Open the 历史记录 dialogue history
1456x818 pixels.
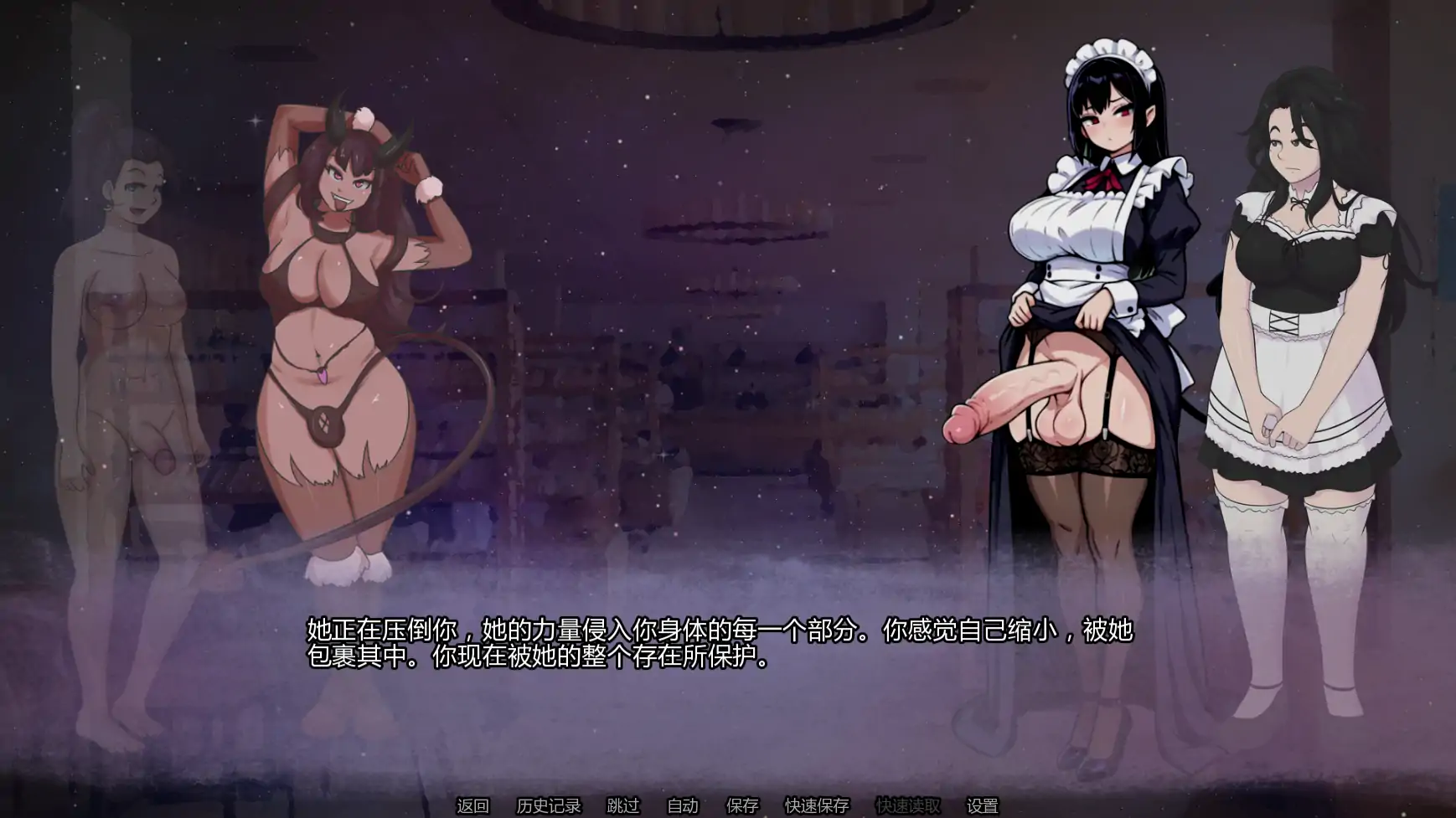tap(549, 805)
